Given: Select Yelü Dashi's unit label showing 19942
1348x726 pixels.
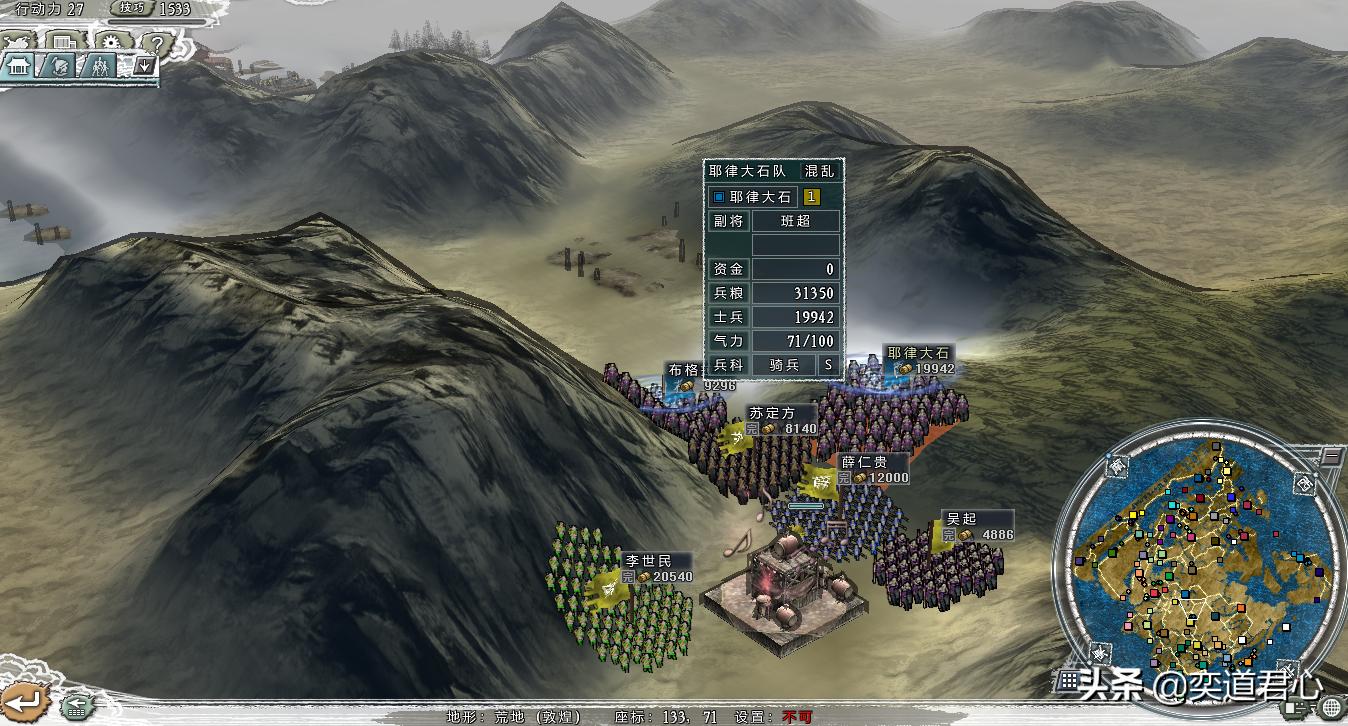Looking at the screenshot, I should [x=918, y=361].
